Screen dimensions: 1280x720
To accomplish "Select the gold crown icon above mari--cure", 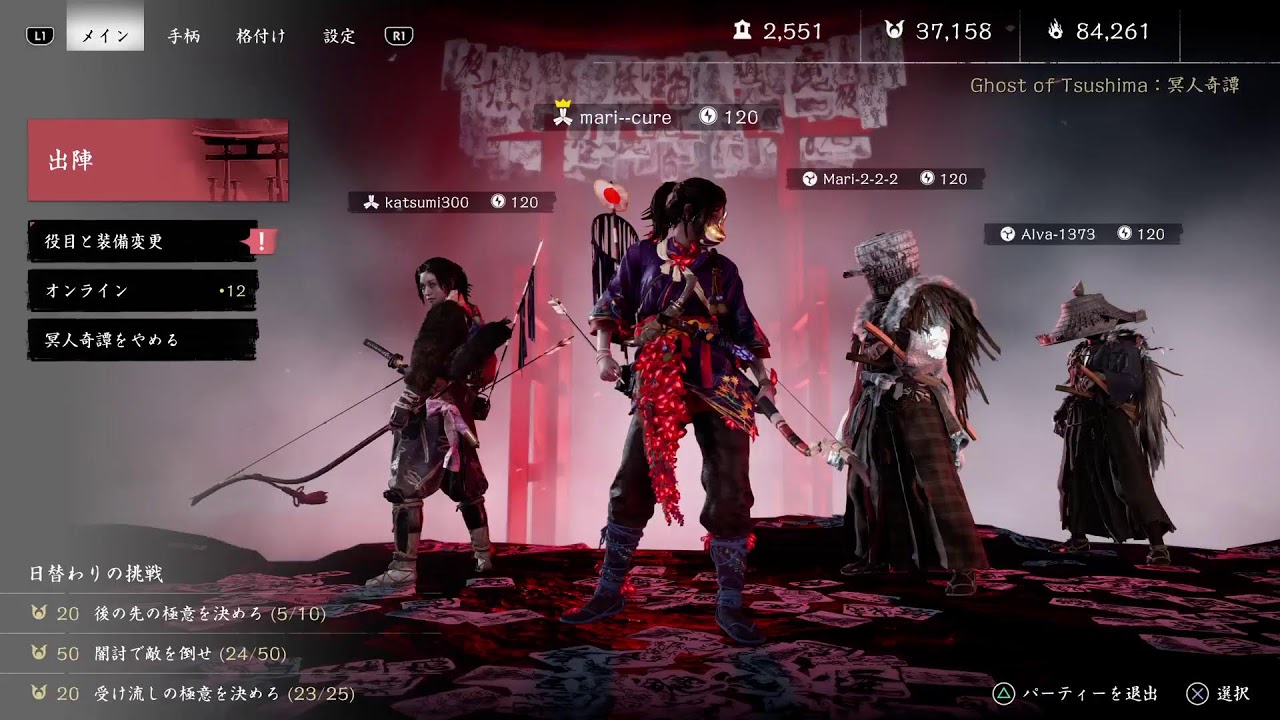I will point(563,103).
